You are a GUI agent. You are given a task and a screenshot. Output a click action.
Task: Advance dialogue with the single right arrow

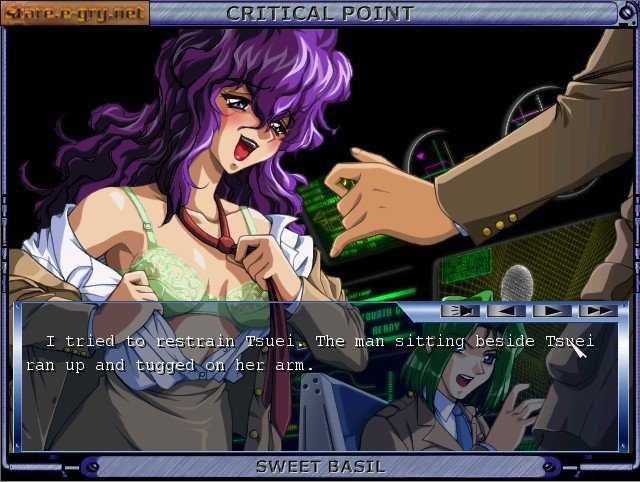click(x=552, y=310)
